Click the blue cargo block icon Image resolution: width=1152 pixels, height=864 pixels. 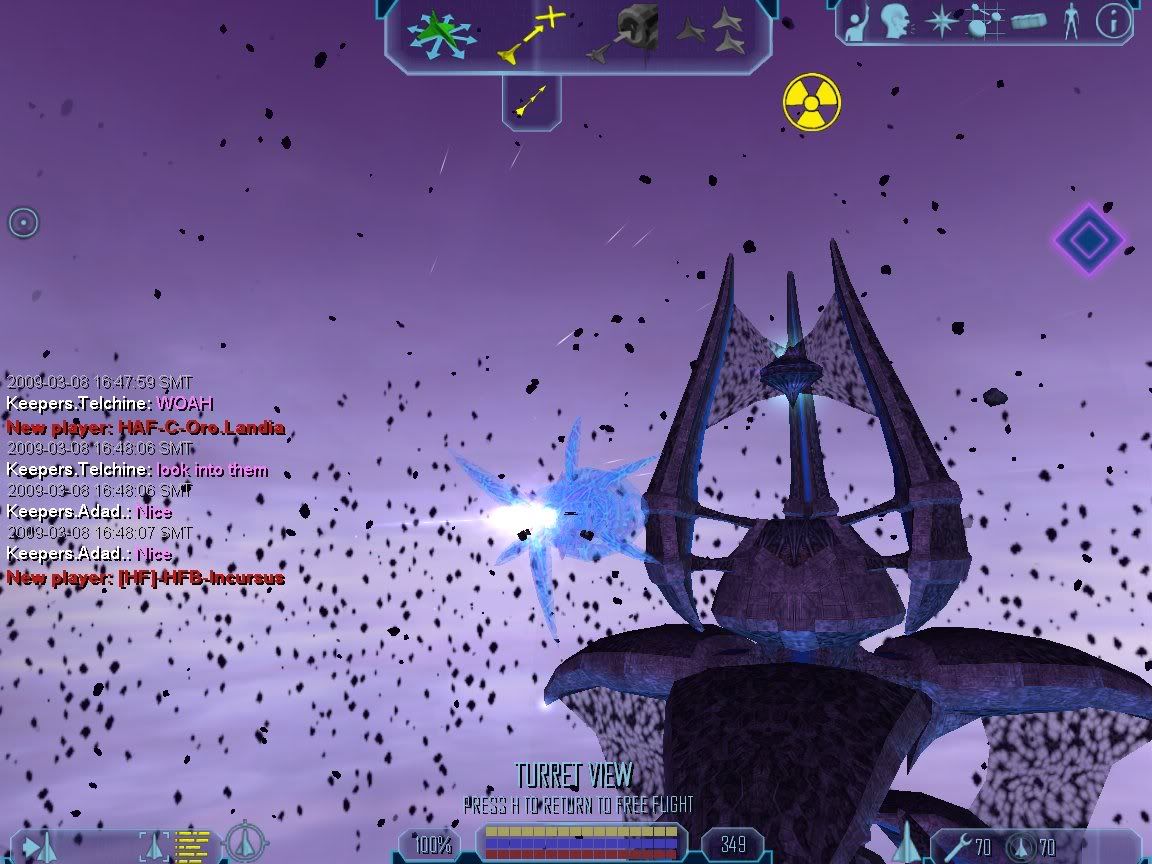tap(1029, 22)
